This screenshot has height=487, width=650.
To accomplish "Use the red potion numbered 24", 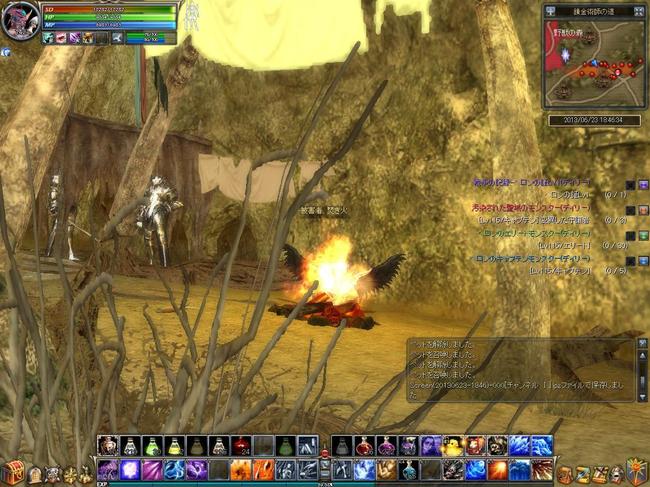I will [x=241, y=446].
